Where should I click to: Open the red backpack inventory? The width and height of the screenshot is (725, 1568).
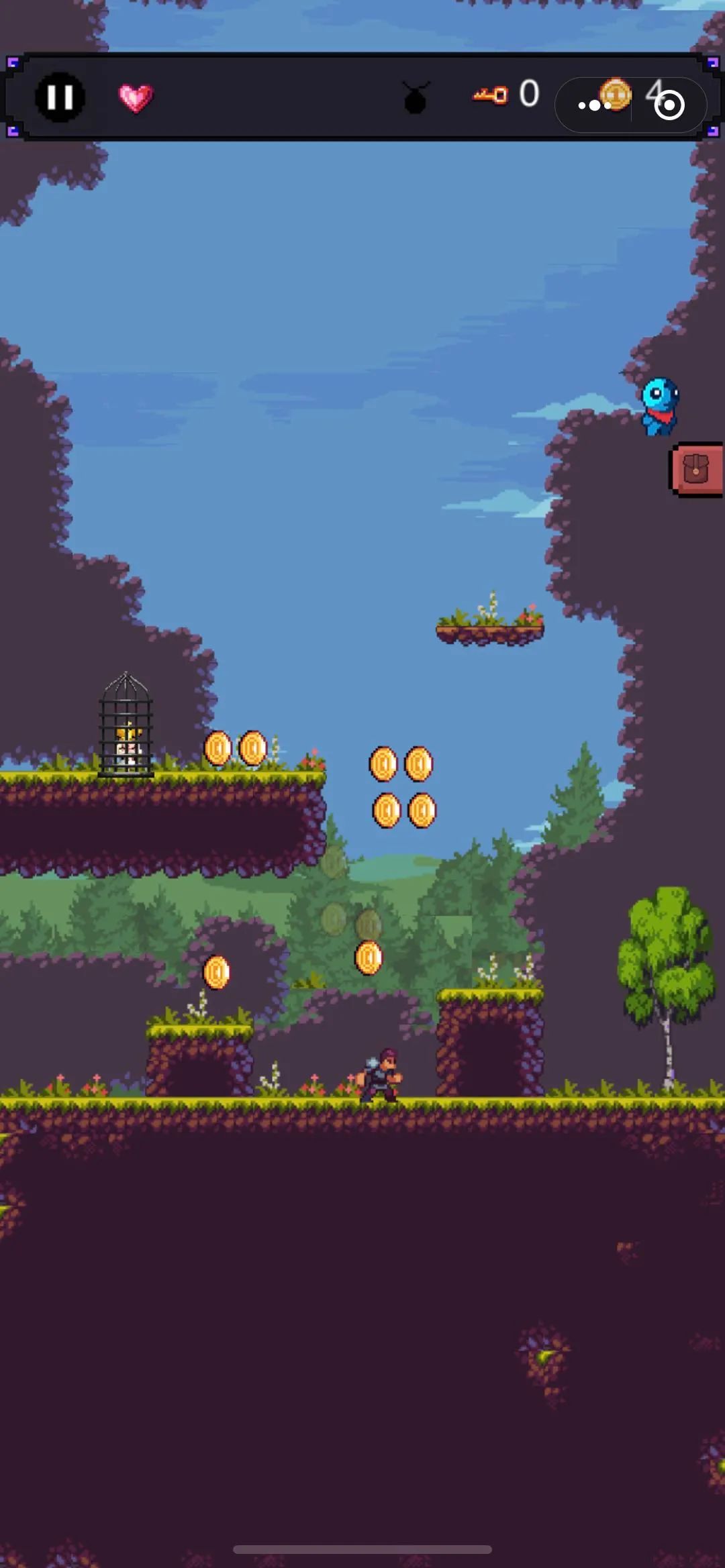(696, 470)
